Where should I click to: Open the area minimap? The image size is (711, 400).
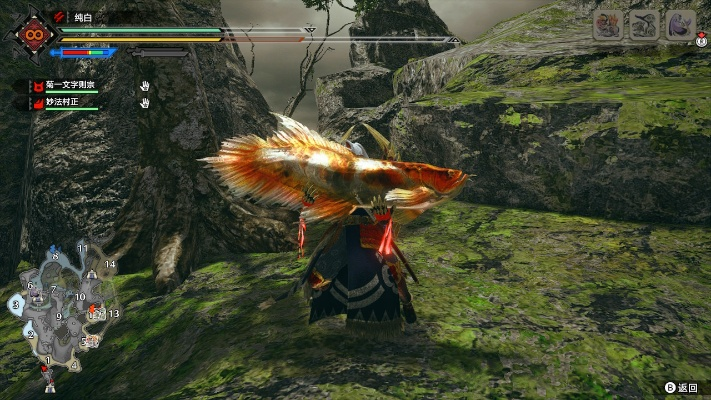(x=62, y=312)
